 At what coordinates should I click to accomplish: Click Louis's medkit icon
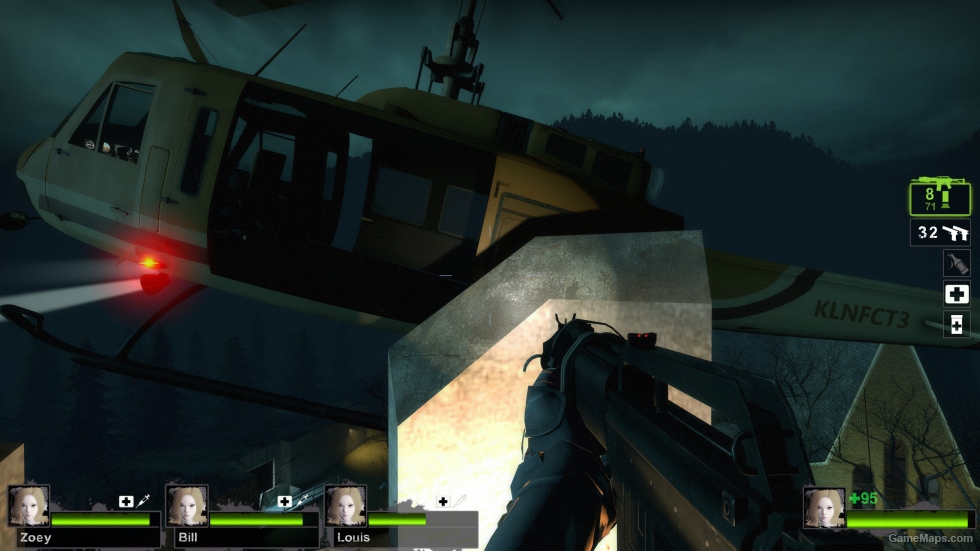(443, 501)
